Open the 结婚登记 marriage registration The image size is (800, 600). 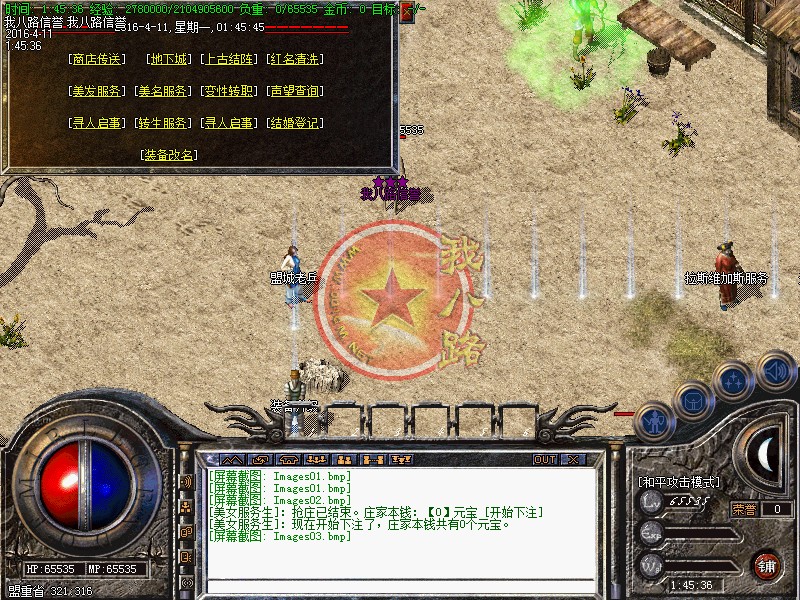pyautogui.click(x=295, y=123)
